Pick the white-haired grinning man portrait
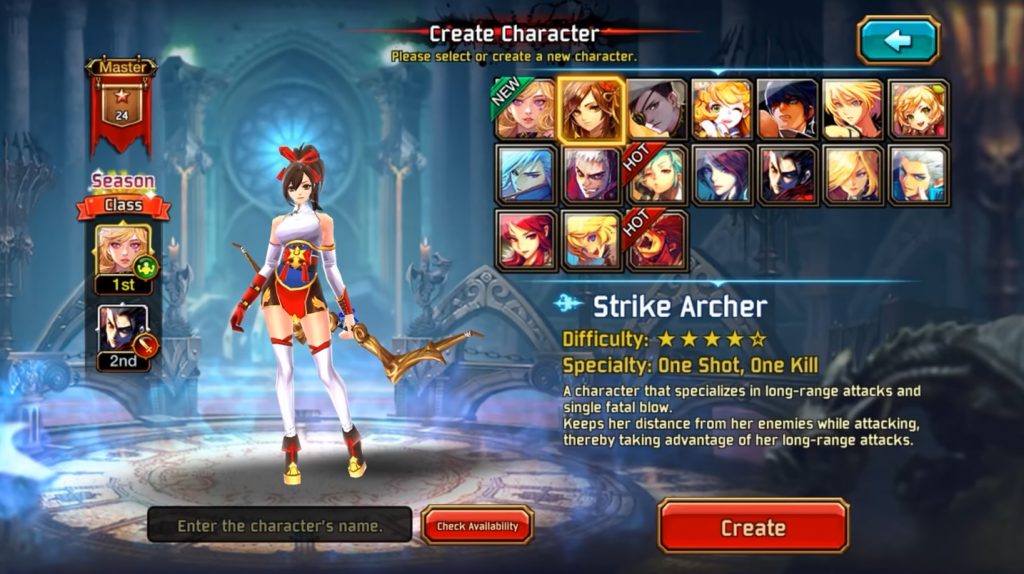The height and width of the screenshot is (574, 1024). [592, 175]
